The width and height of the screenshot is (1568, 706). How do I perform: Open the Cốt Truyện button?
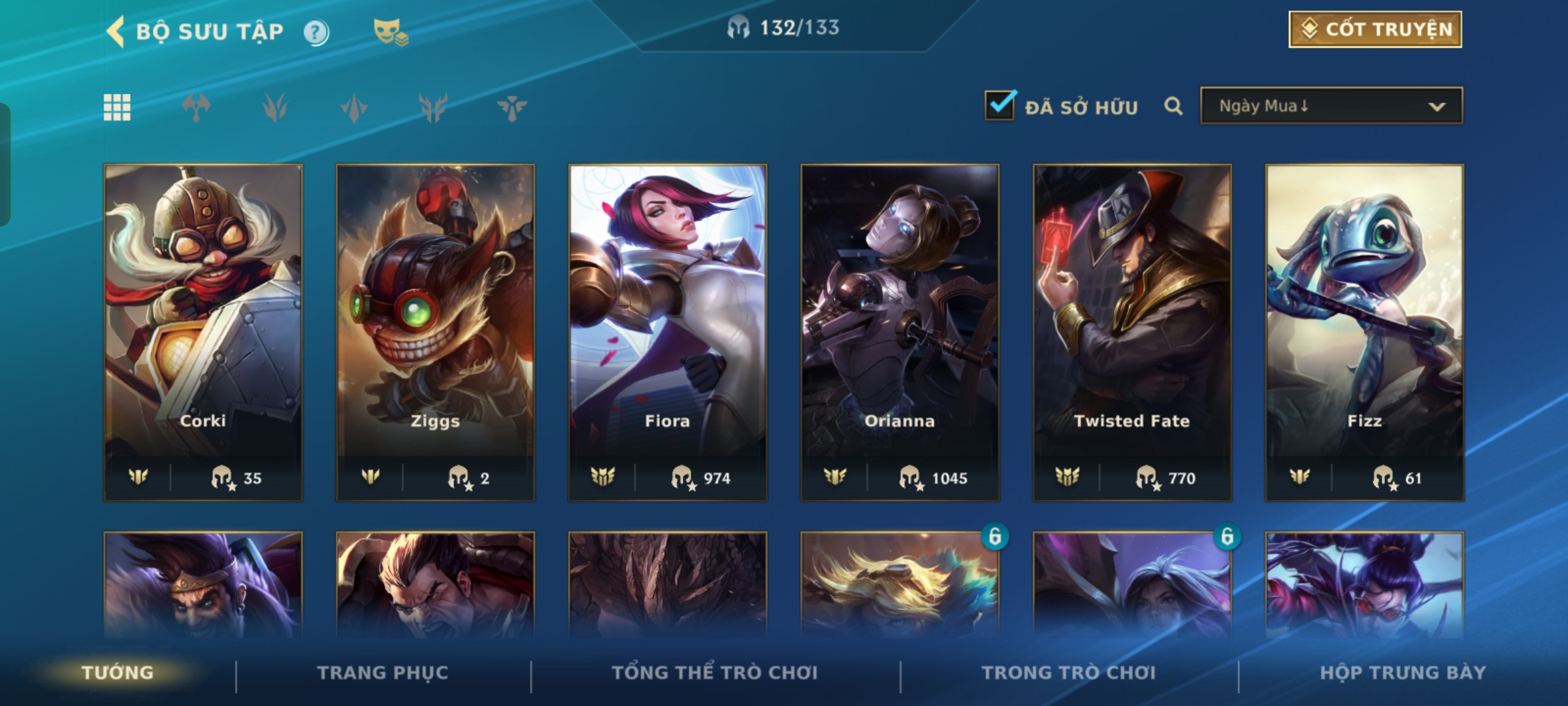pos(1375,29)
